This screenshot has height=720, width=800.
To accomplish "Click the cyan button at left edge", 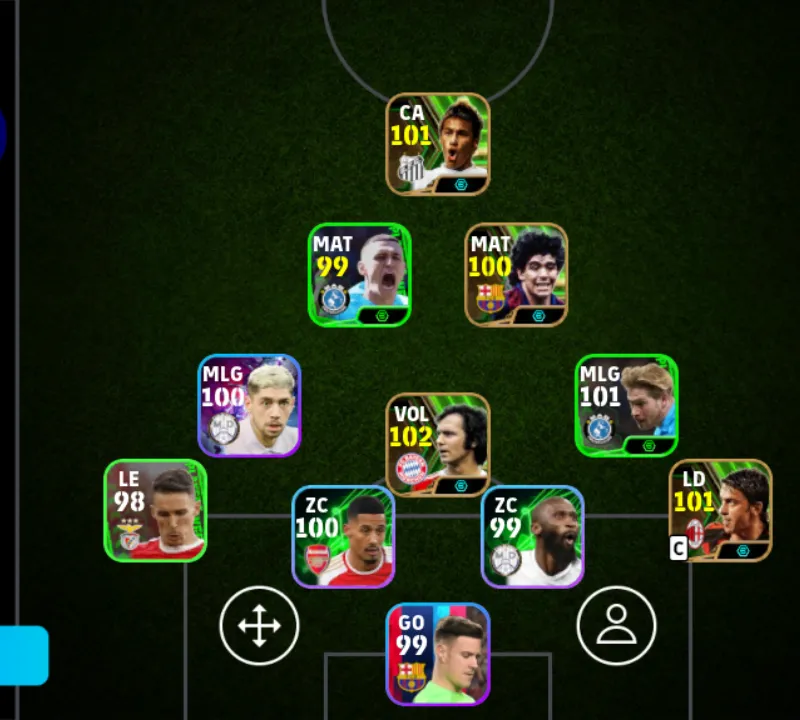I will point(24,655).
